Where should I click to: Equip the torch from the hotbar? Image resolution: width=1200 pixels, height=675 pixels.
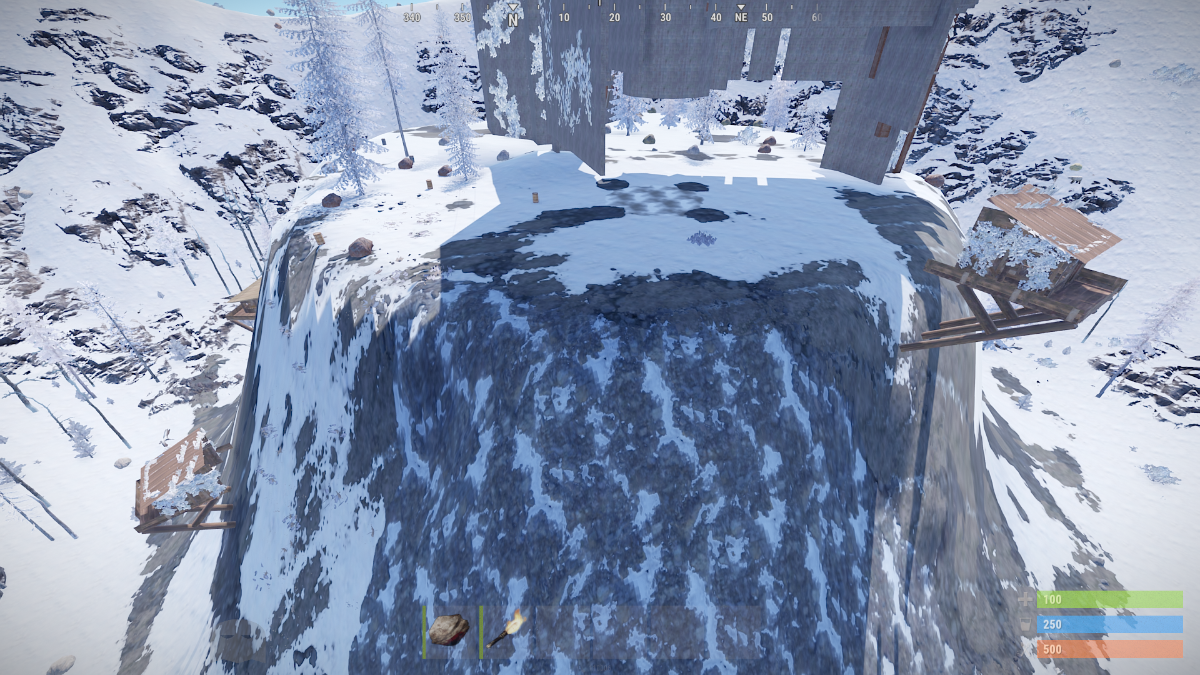[x=507, y=629]
